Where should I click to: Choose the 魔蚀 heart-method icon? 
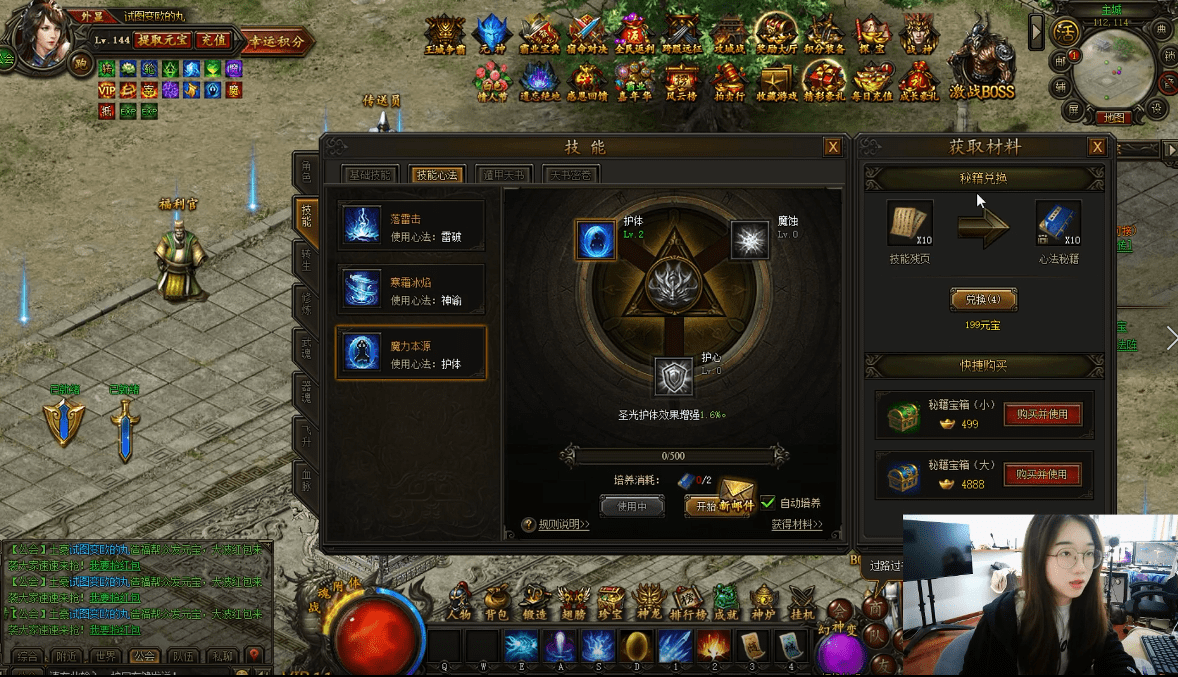(749, 240)
